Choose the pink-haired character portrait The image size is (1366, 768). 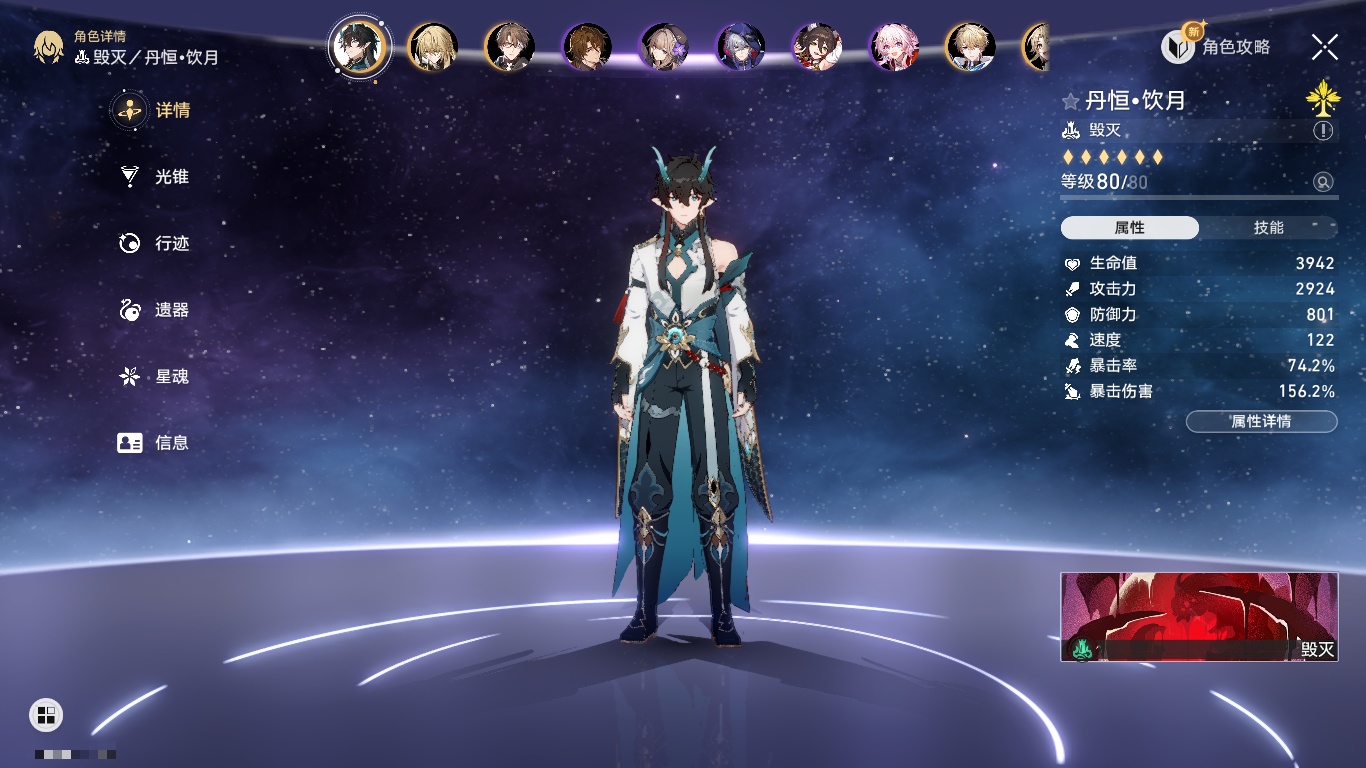point(893,47)
